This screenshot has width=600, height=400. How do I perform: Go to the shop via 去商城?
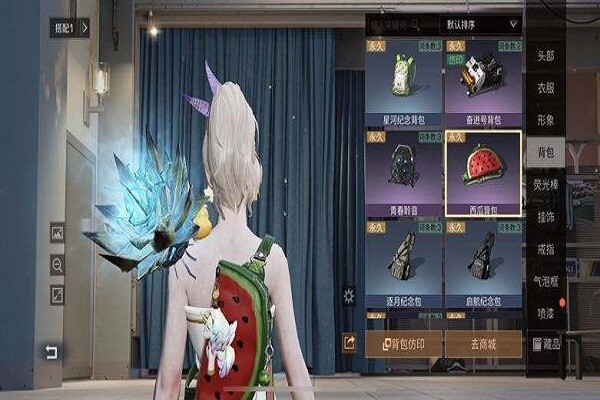[482, 344]
